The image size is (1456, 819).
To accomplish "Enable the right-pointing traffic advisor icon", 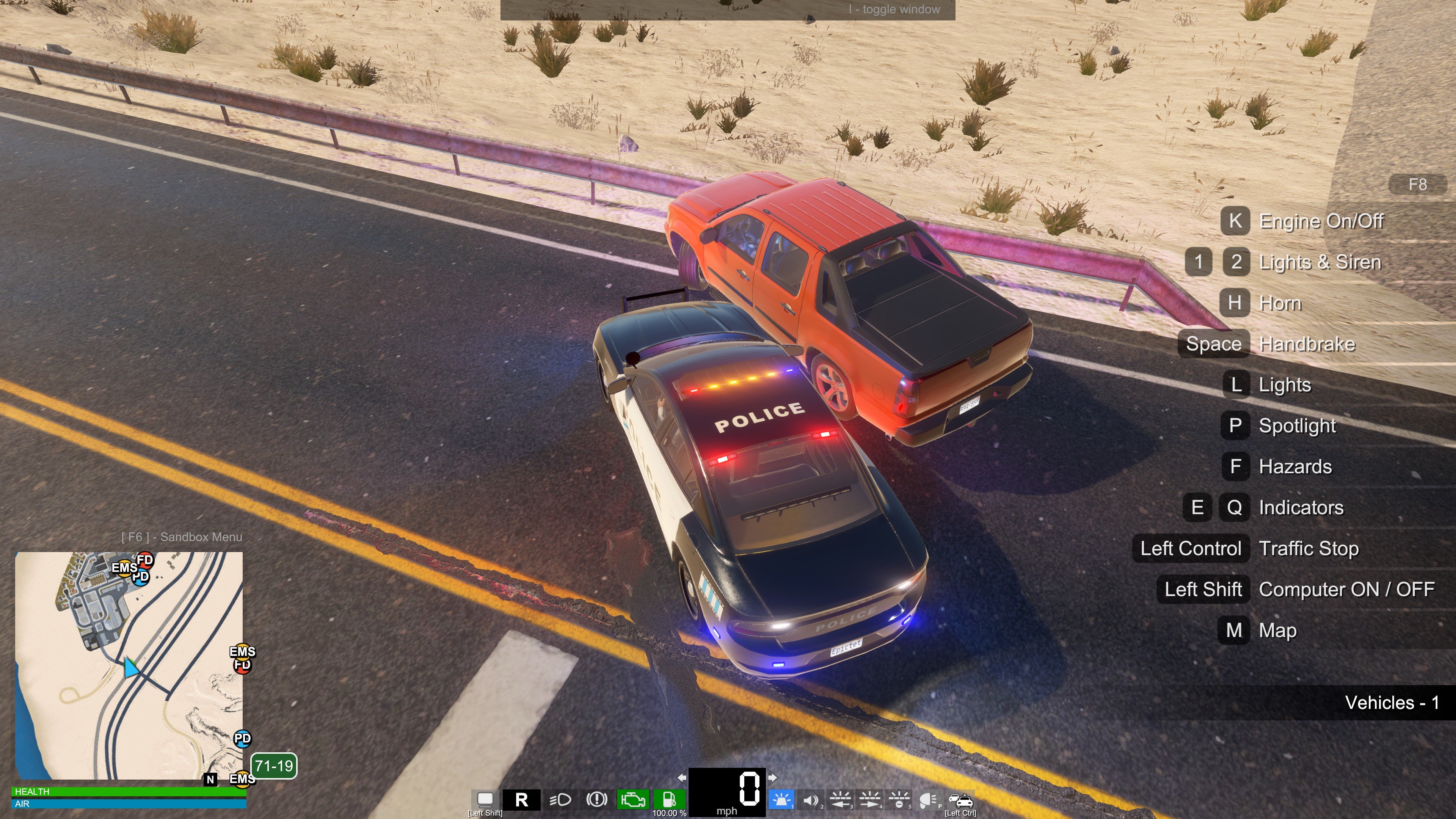I will tap(870, 800).
